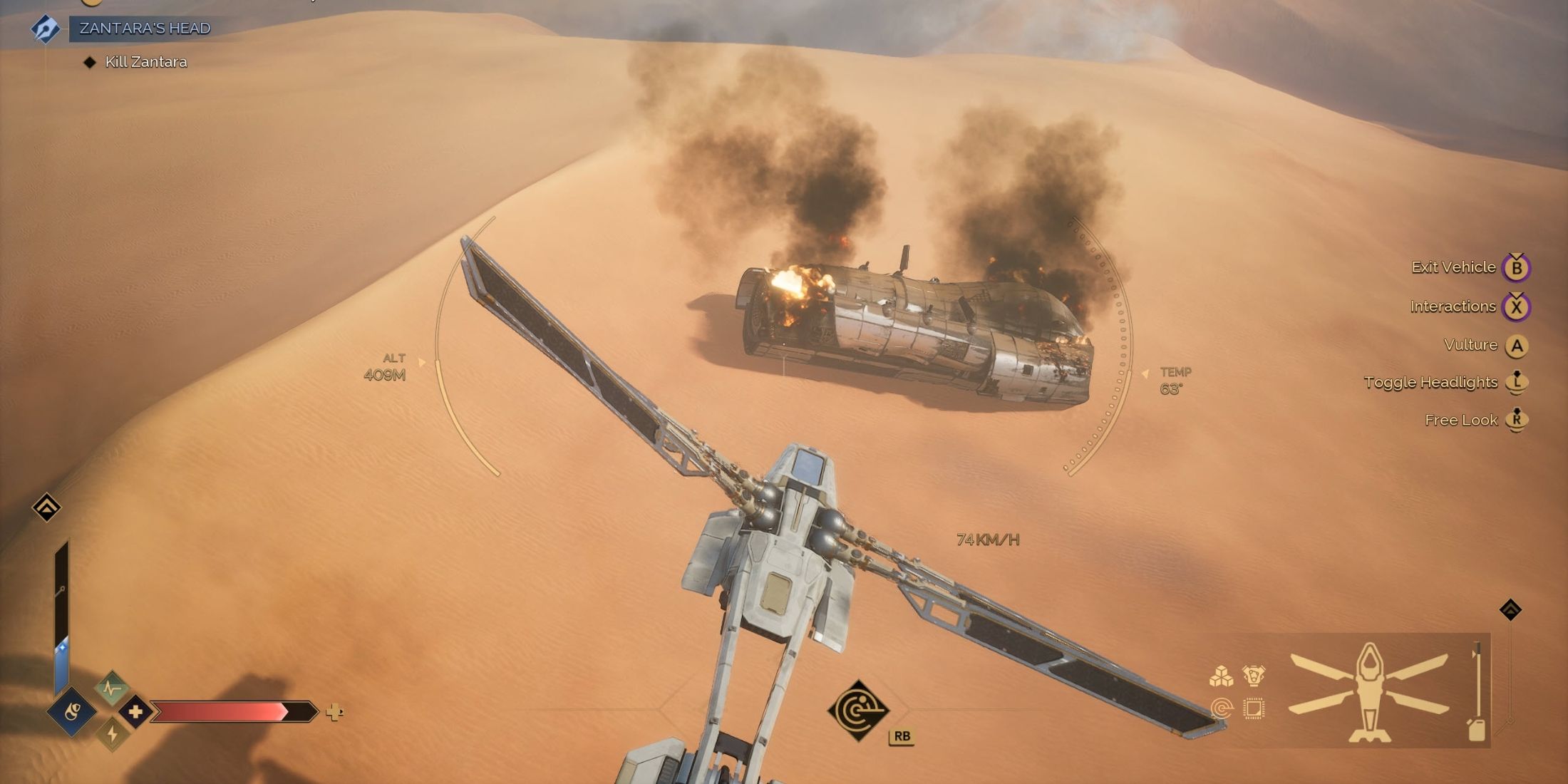The image size is (1568, 784).
Task: Select the health cross icon
Action: 135,711
